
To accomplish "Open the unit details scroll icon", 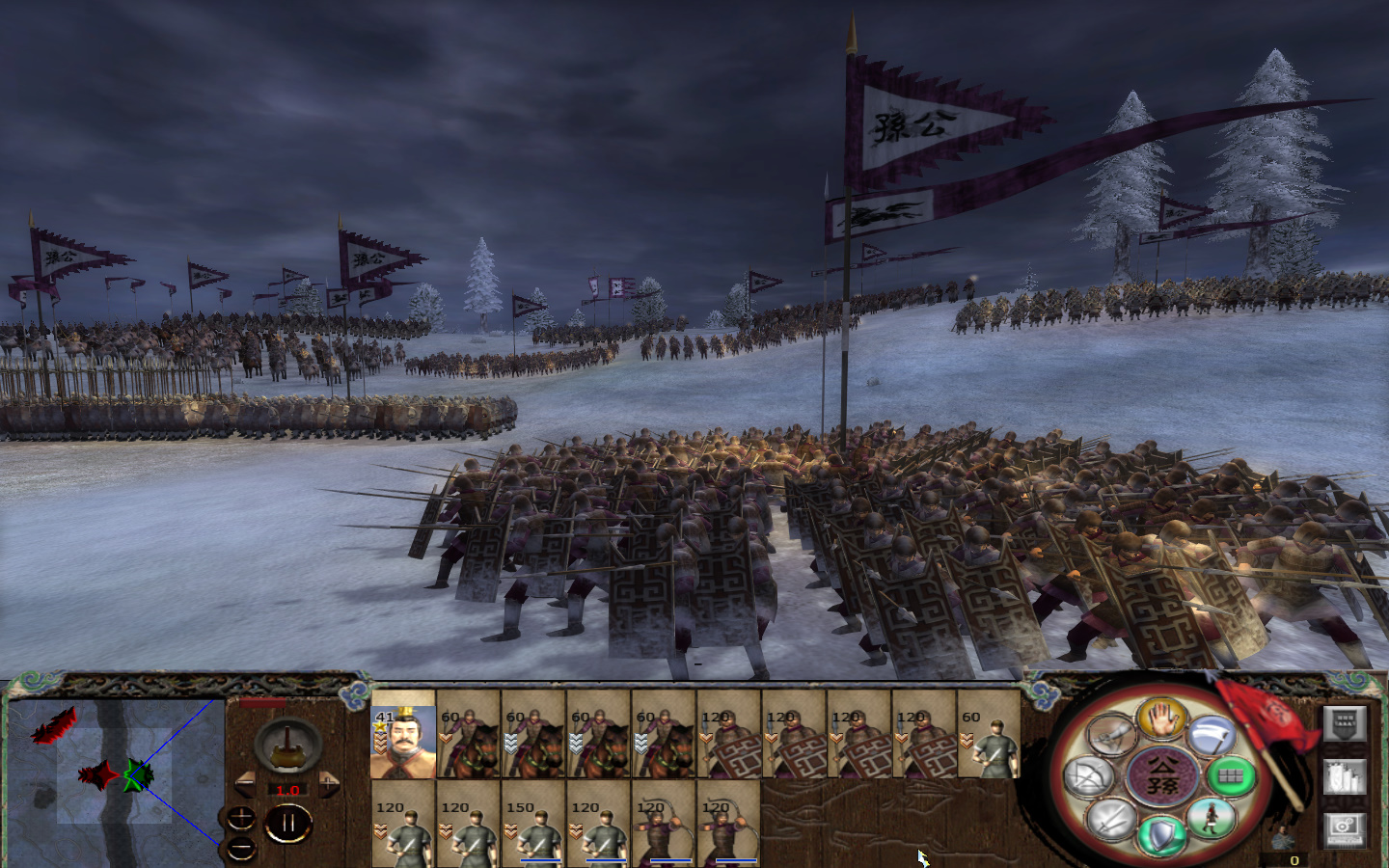I will point(1345,776).
